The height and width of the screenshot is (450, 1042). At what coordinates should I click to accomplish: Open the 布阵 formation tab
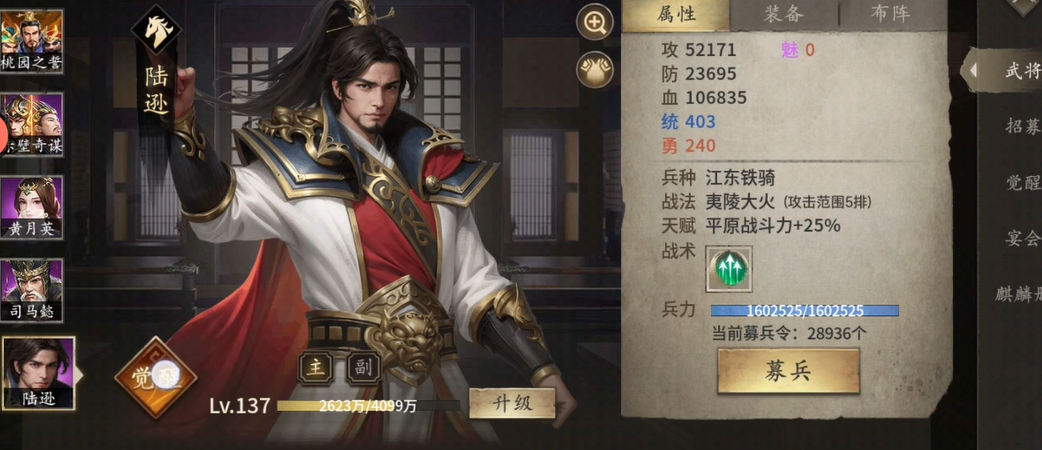(x=888, y=14)
